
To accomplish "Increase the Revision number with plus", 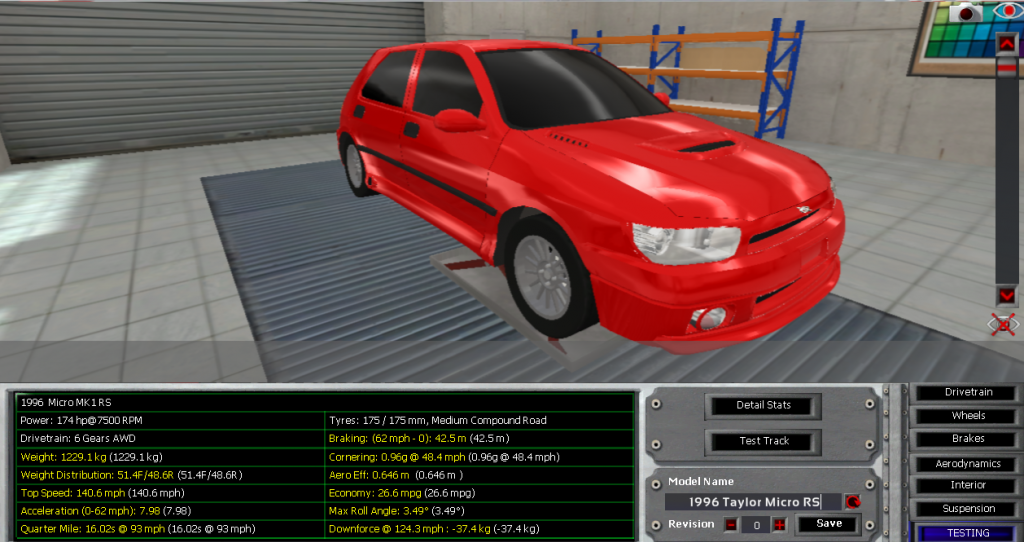I will [x=779, y=525].
